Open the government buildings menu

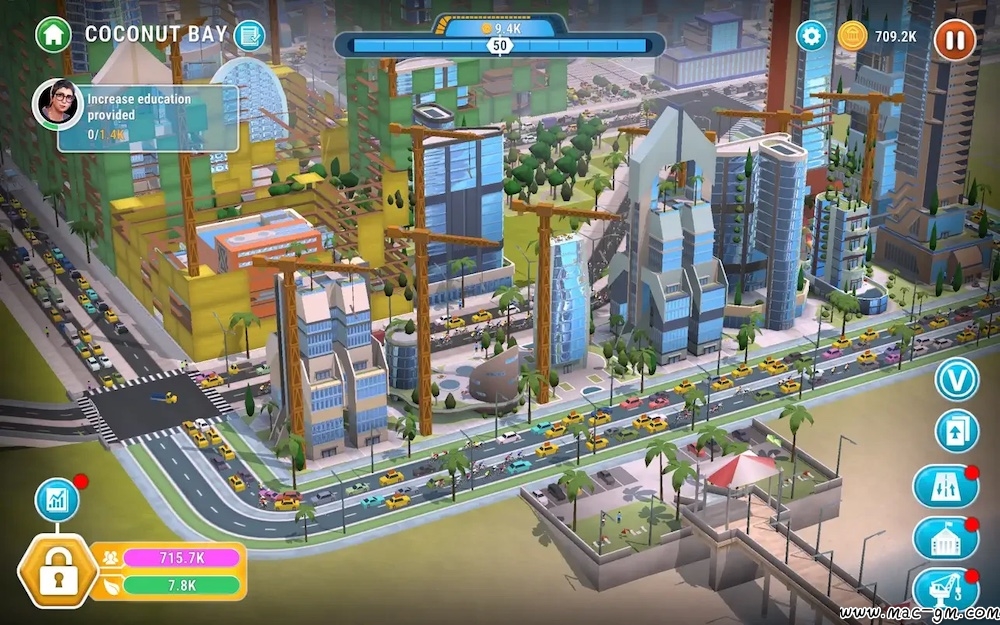click(945, 538)
